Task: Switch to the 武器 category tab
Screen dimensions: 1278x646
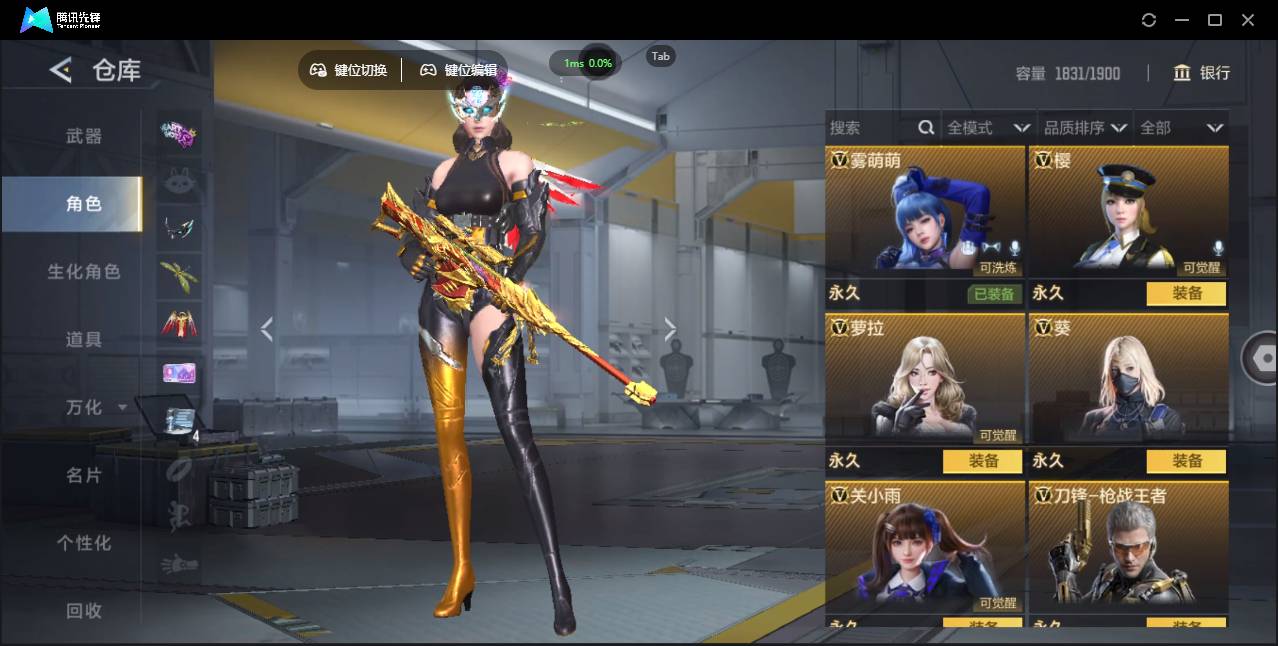Action: point(84,136)
